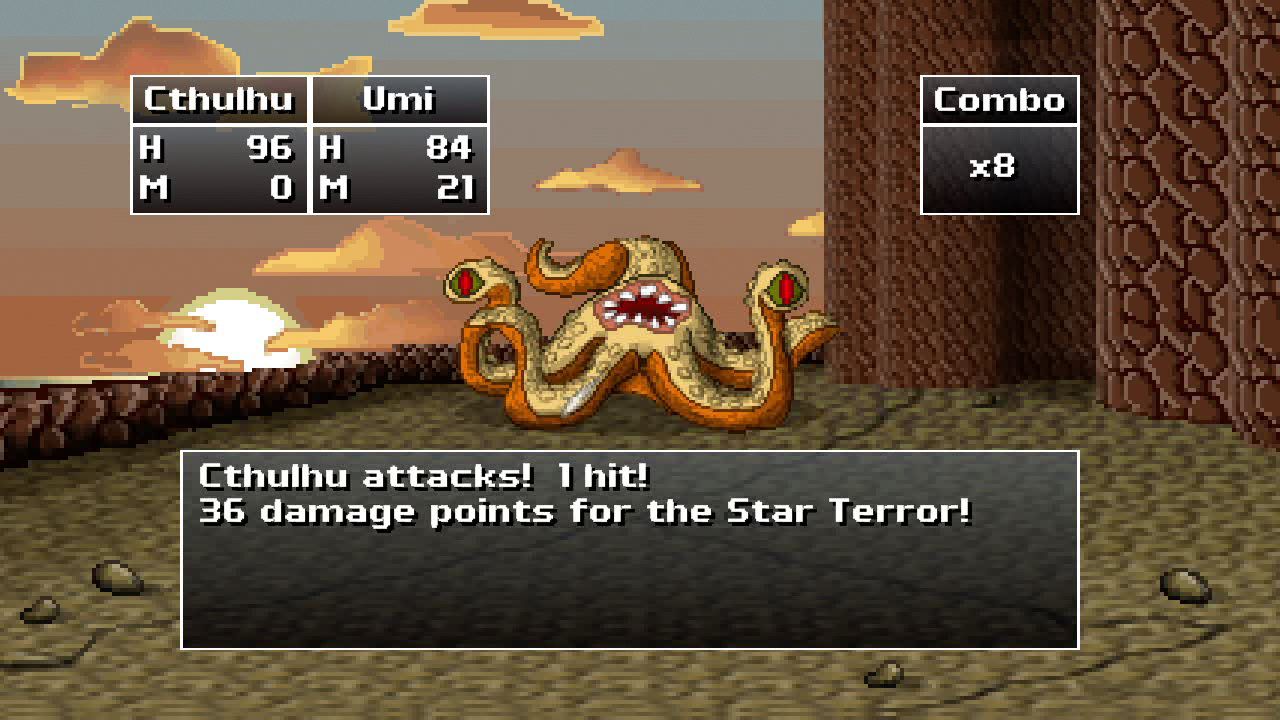This screenshot has width=1280, height=720.
Task: Select the Cthulhu character status panel
Action: tap(218, 145)
